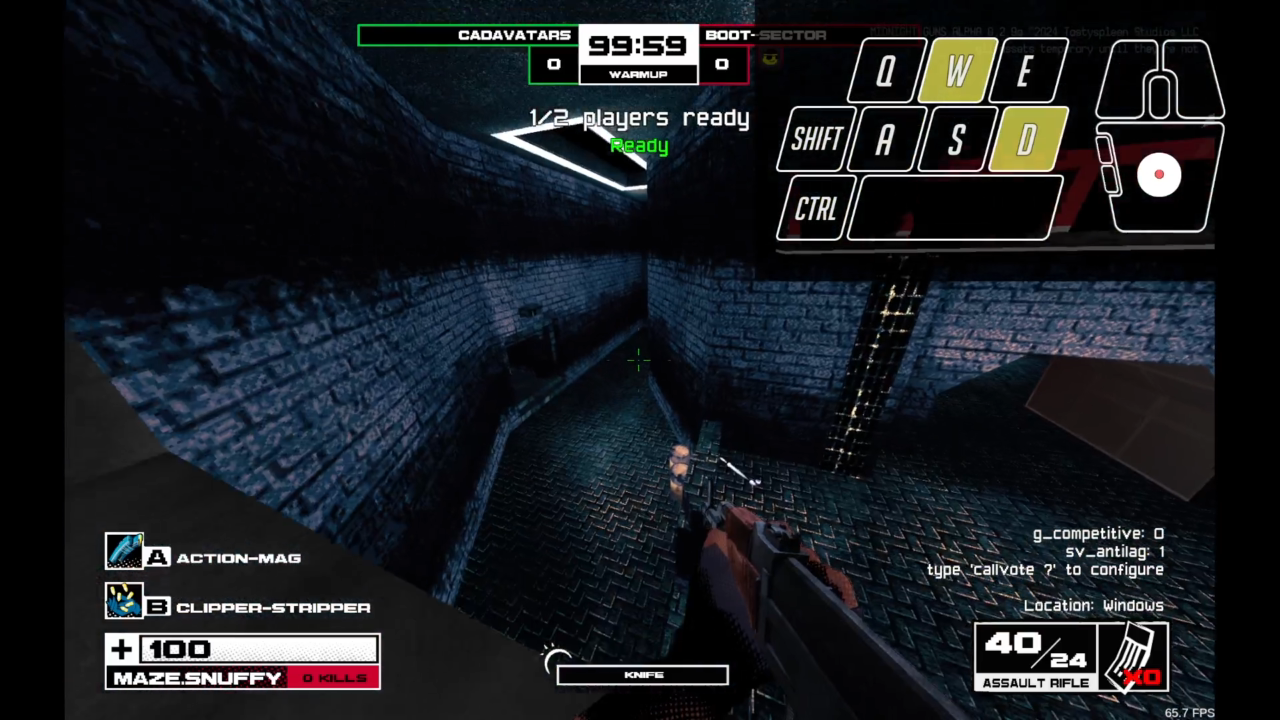Image resolution: width=1280 pixels, height=720 pixels.
Task: Select the KNIFE slot label at screen bottom
Action: point(645,674)
